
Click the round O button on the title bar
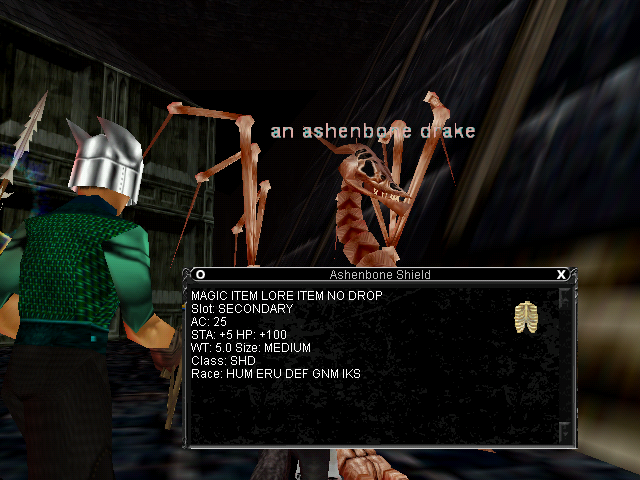[x=200, y=274]
